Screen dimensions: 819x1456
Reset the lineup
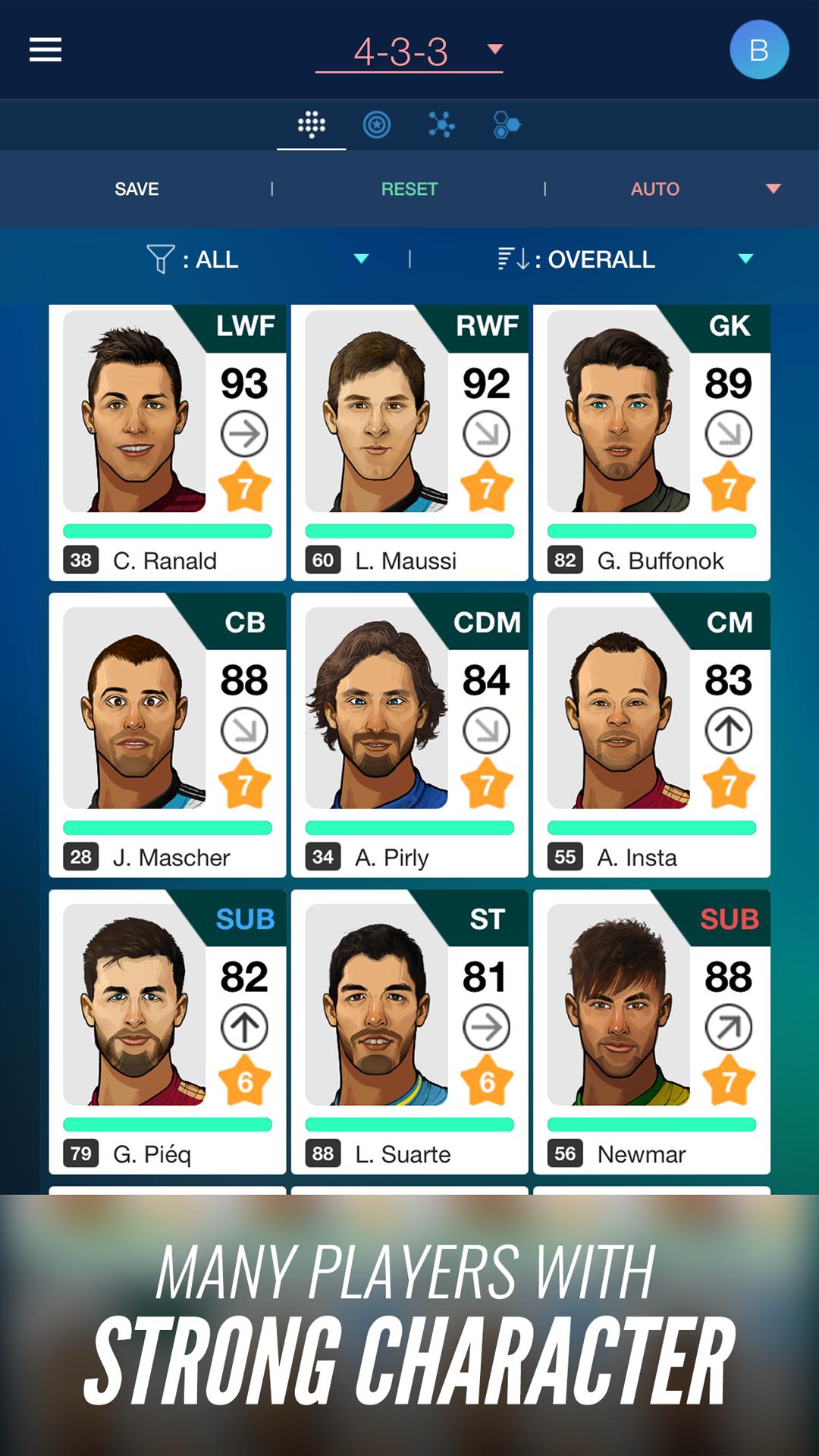pyautogui.click(x=409, y=189)
